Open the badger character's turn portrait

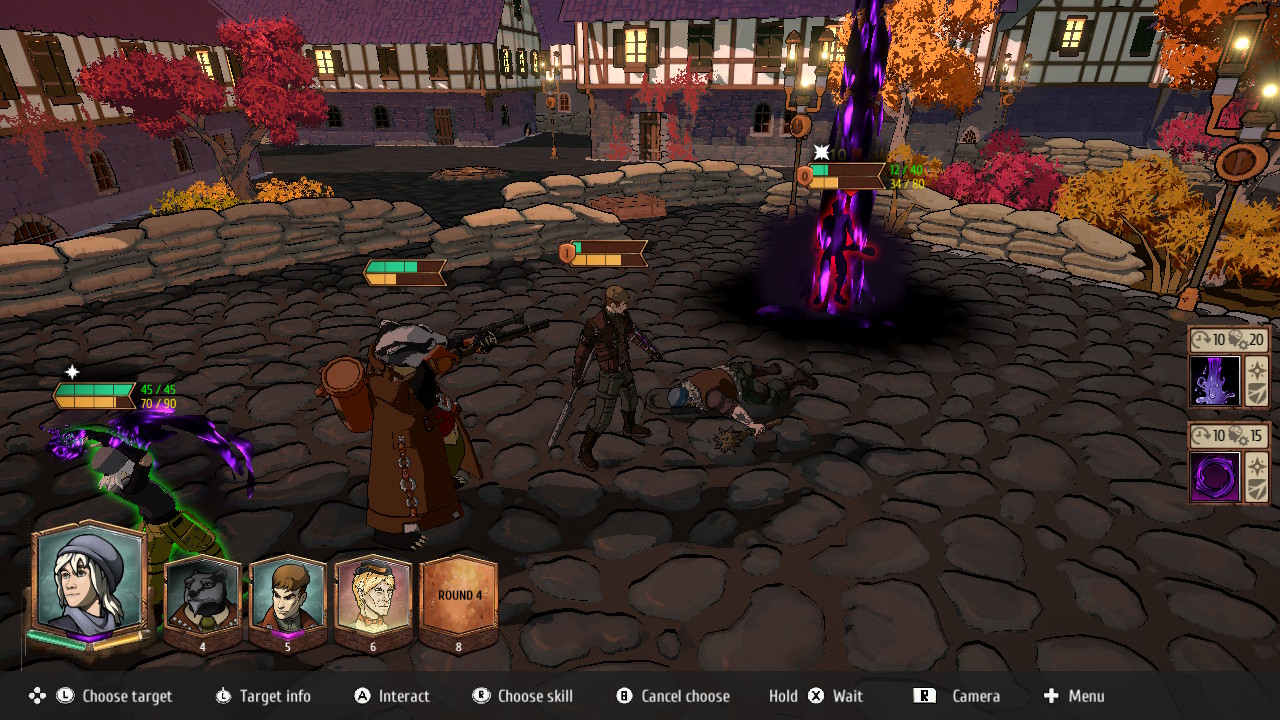point(202,598)
